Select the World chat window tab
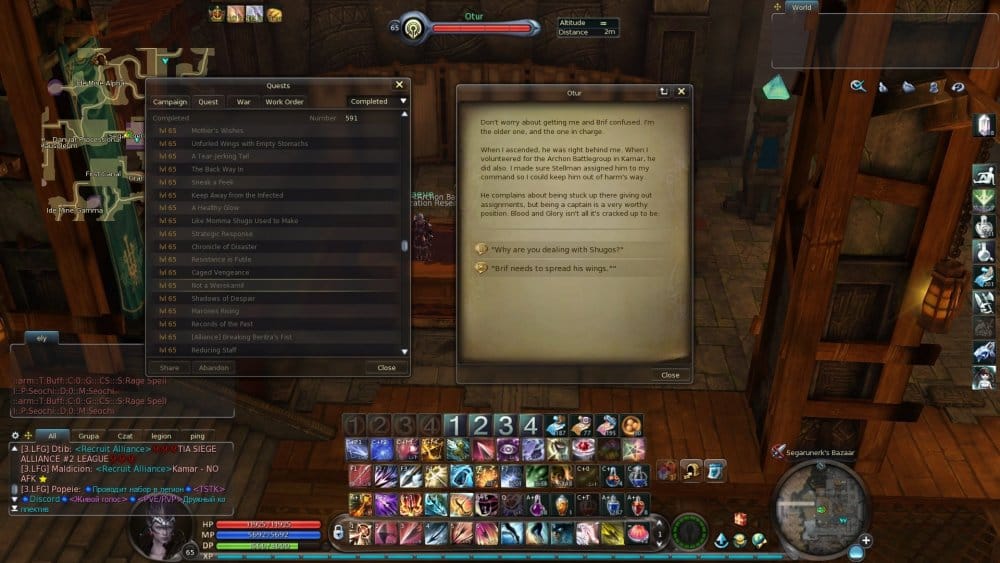The width and height of the screenshot is (1000, 563). (x=801, y=7)
